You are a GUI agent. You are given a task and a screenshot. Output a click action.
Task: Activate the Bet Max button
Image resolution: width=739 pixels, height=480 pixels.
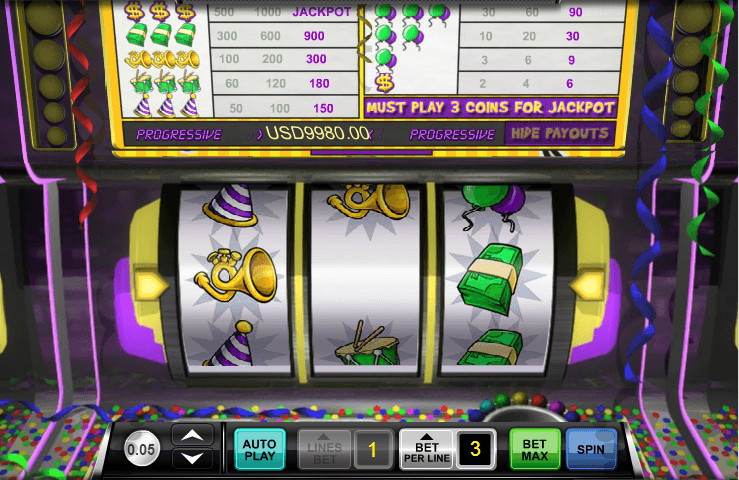point(535,449)
